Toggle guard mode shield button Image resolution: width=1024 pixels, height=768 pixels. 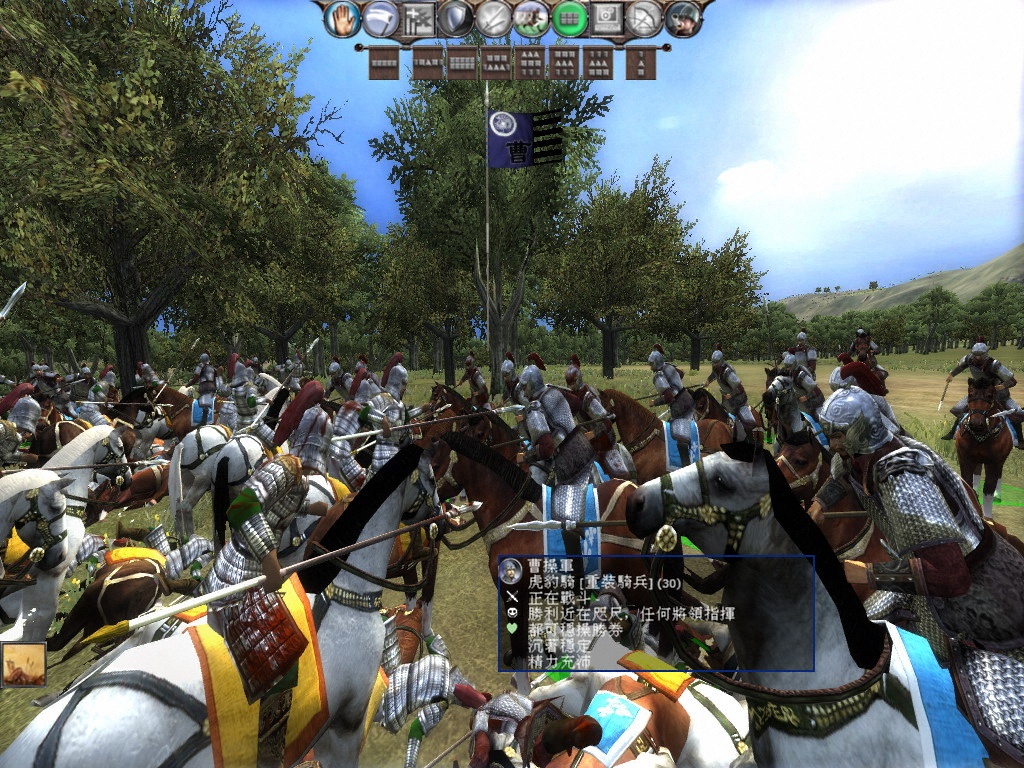click(x=456, y=19)
